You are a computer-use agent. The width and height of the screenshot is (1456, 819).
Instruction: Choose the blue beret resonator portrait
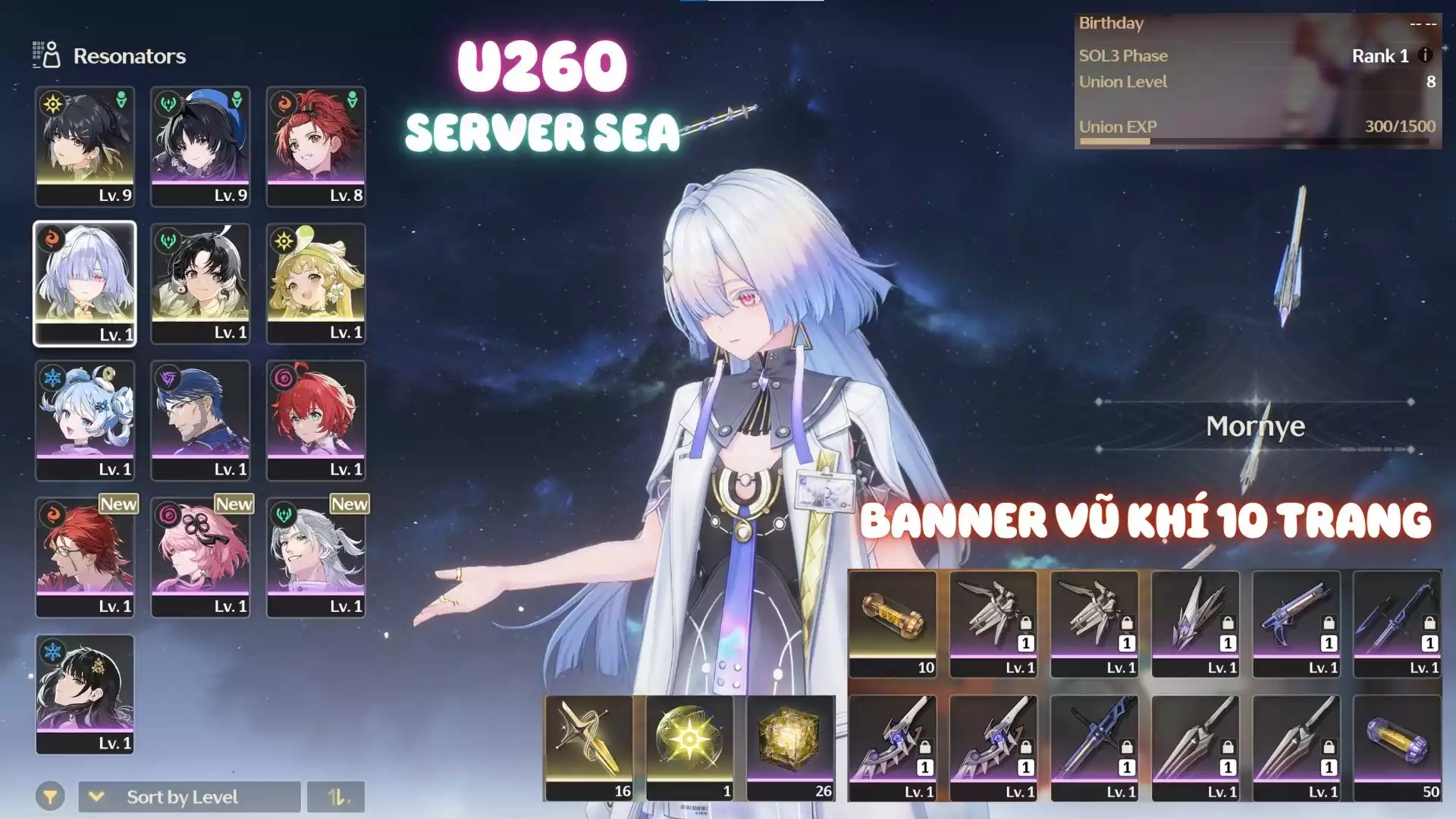pyautogui.click(x=200, y=146)
